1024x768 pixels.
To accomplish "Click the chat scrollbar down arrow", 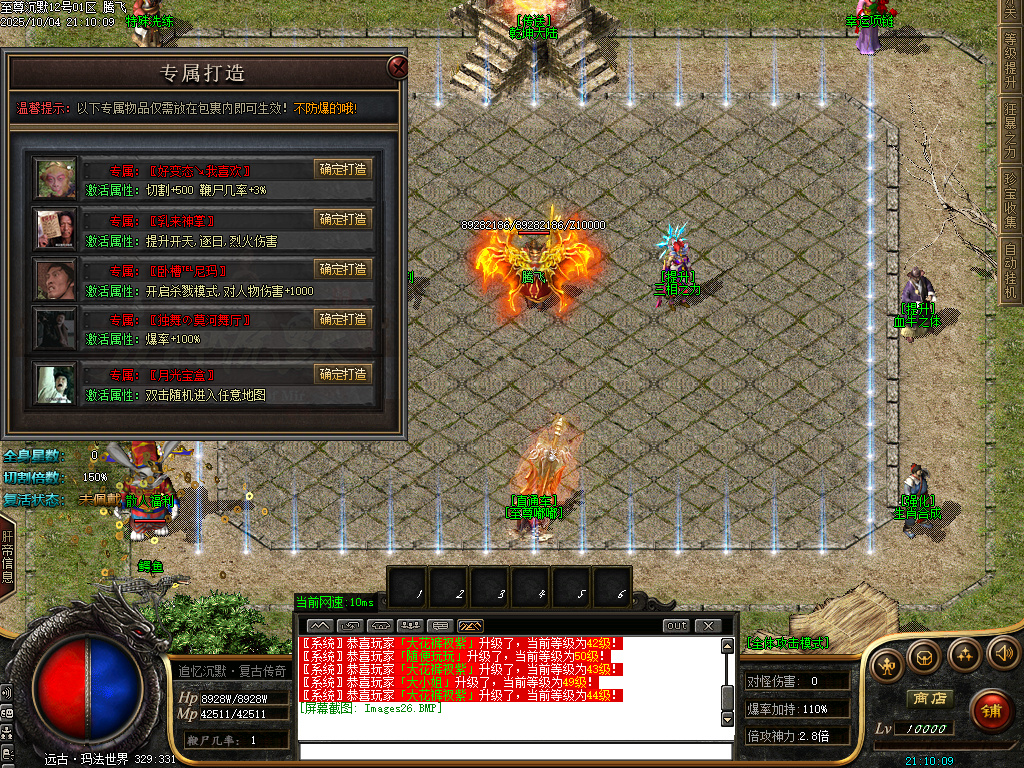I will pos(728,718).
